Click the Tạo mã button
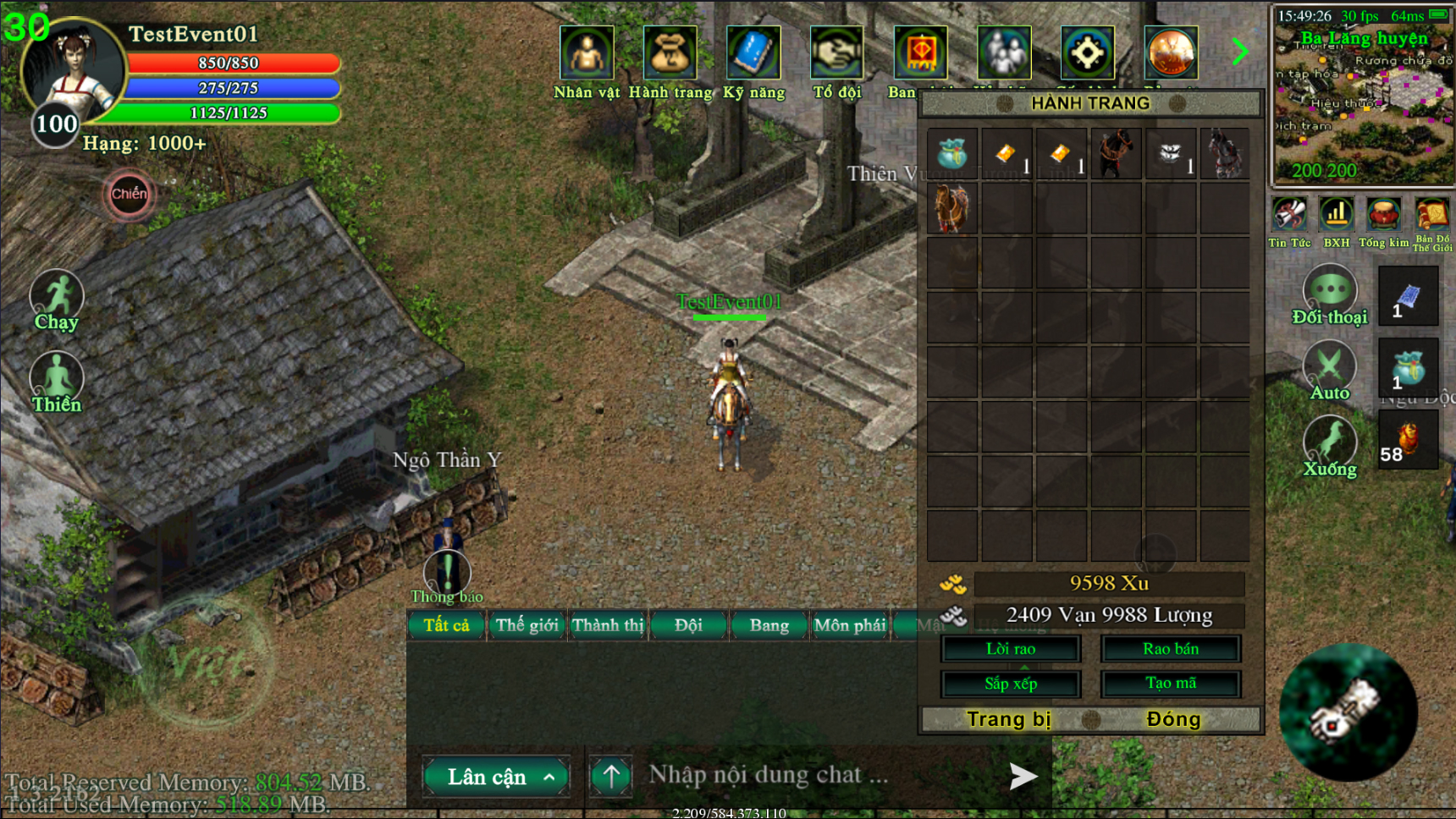The image size is (1456, 819). click(1170, 684)
